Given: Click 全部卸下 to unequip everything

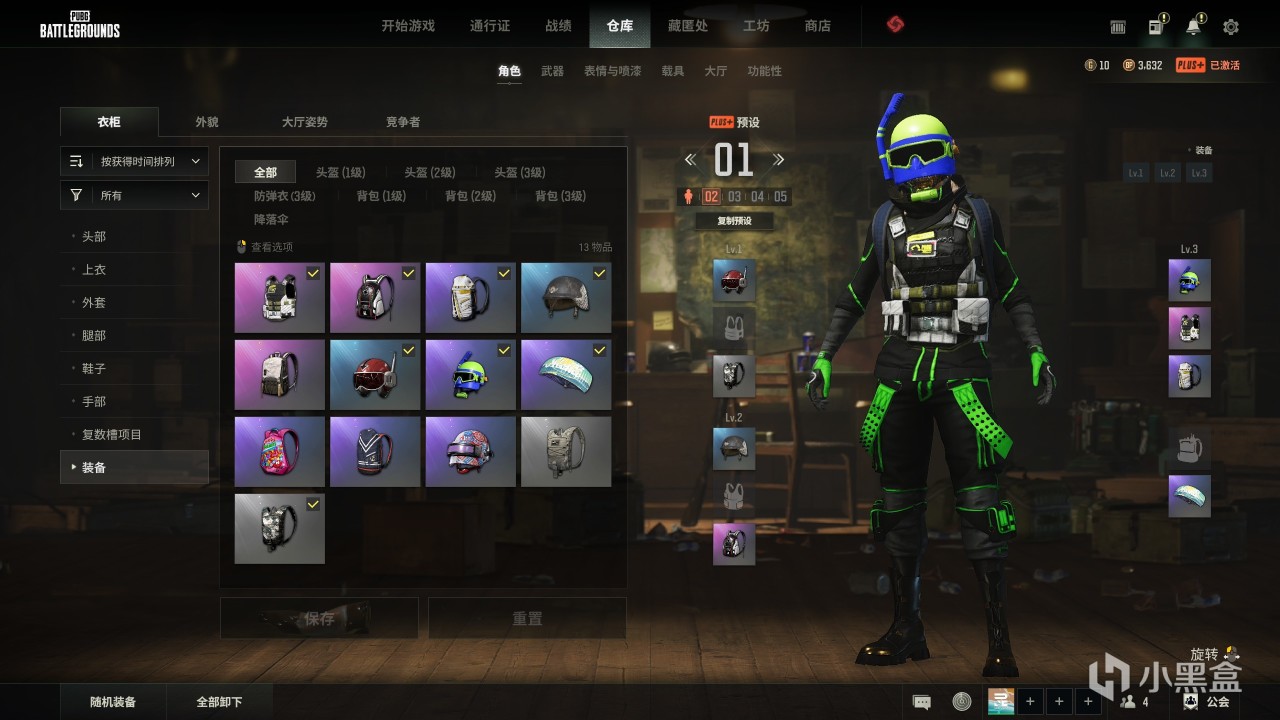Looking at the screenshot, I should coord(219,702).
